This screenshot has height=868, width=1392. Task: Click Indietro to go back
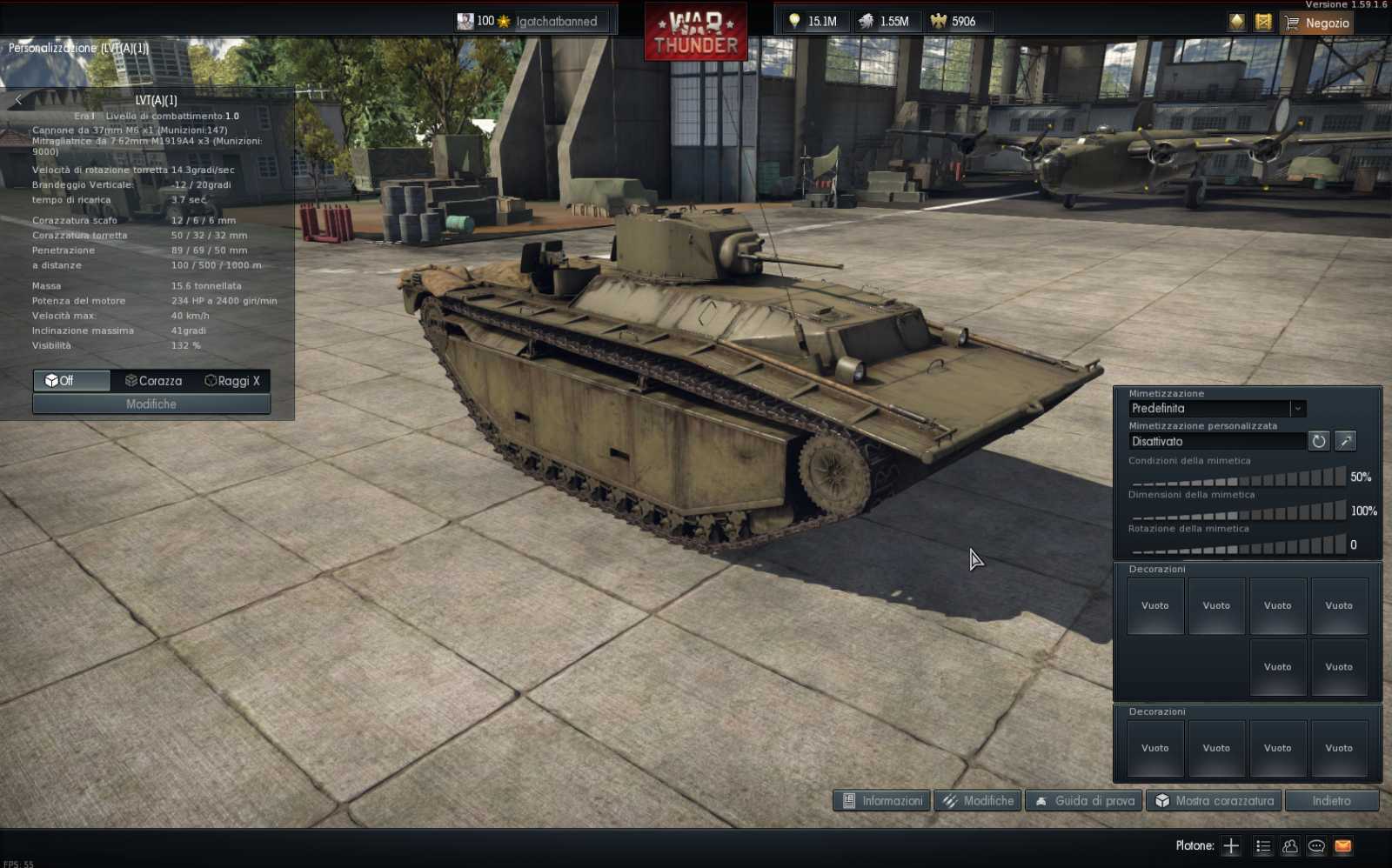click(1331, 800)
